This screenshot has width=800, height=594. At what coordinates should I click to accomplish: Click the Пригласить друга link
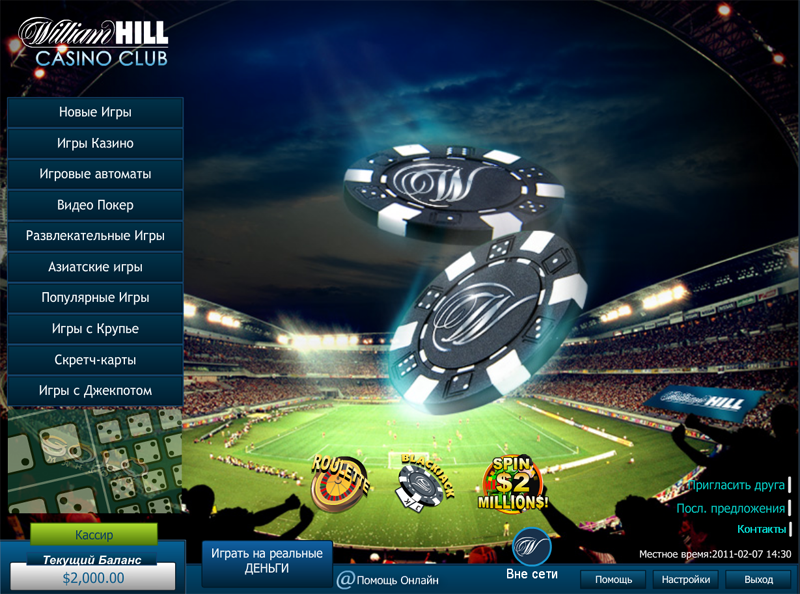click(735, 485)
